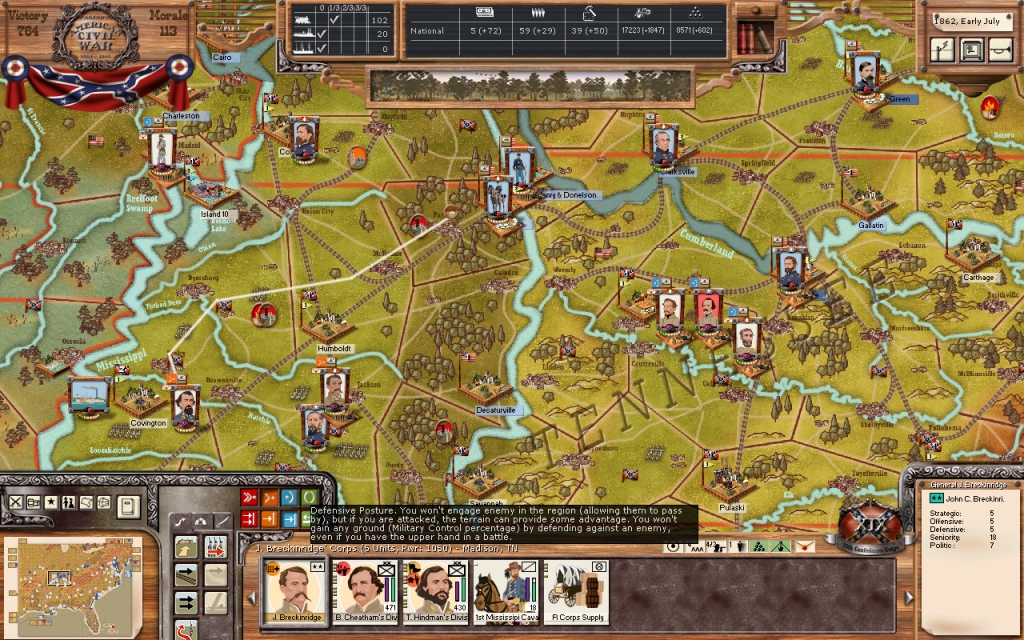Click the telegraph pole button
Image resolution: width=1024 pixels, height=640 pixels.
[x=942, y=49]
